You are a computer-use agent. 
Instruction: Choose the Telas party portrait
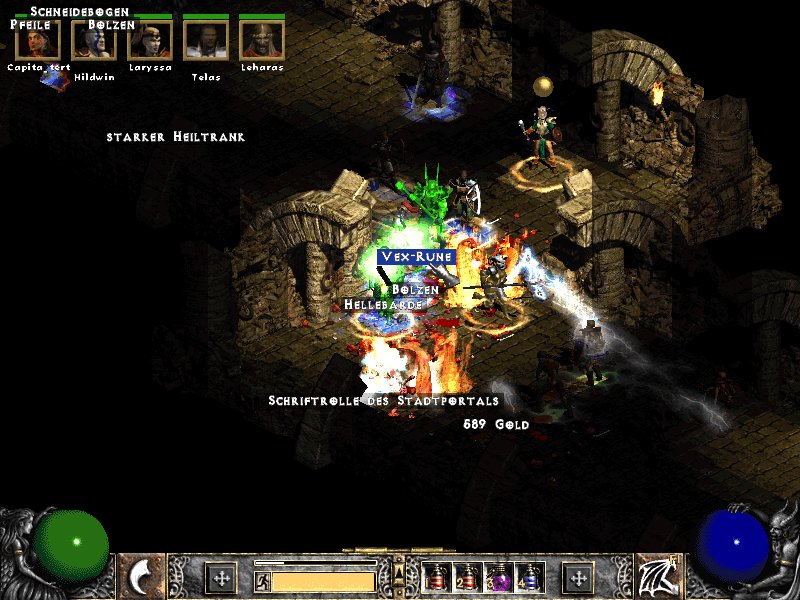(x=206, y=40)
